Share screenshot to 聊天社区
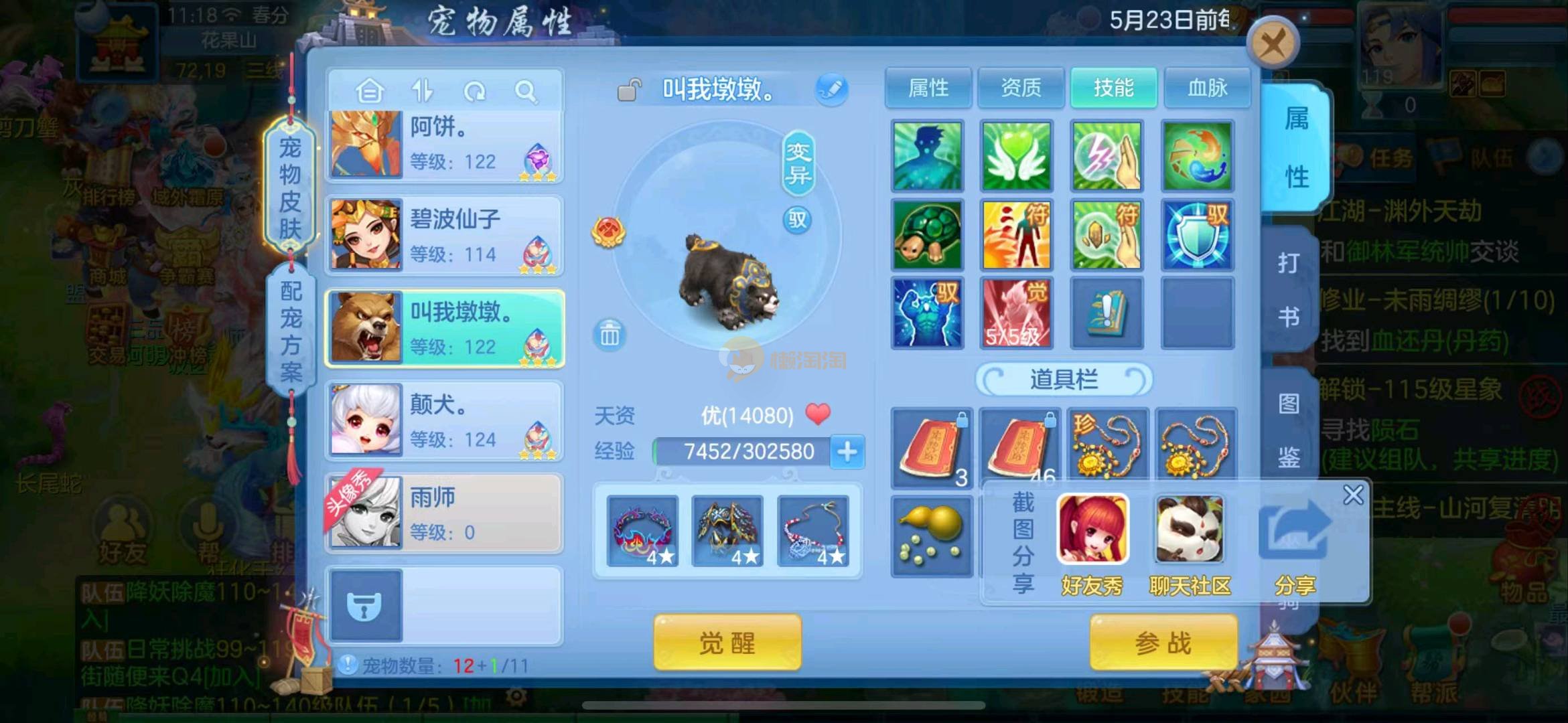 coord(1190,542)
